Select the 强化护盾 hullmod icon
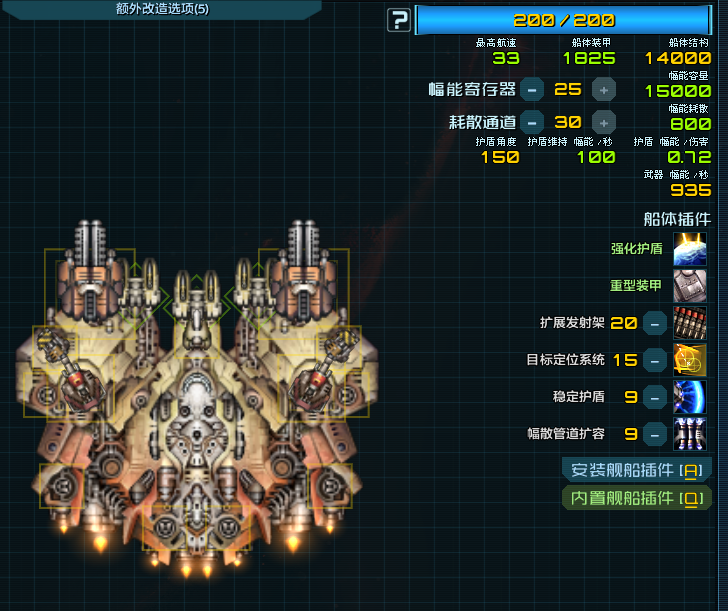 pyautogui.click(x=690, y=249)
